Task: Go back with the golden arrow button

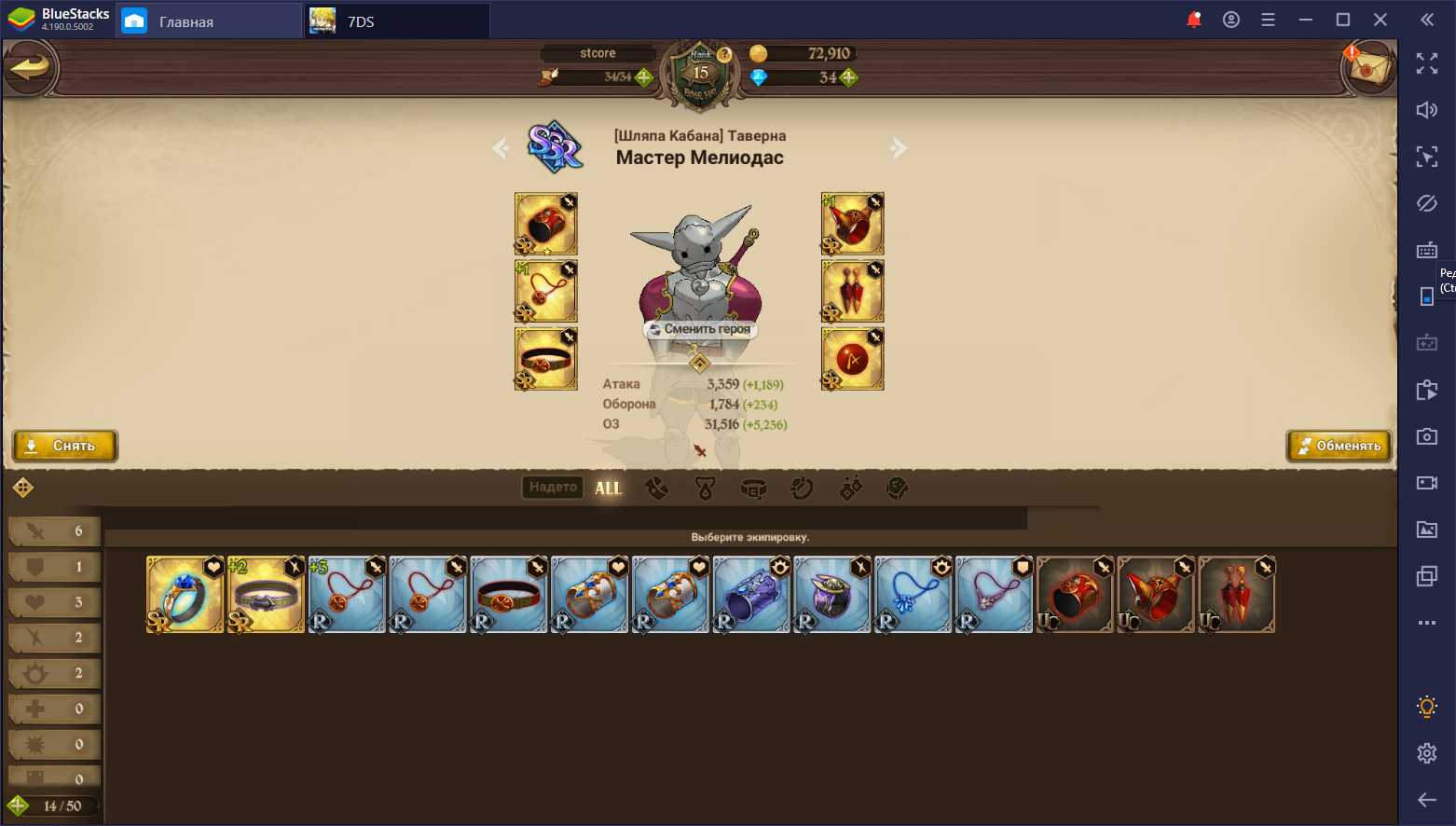Action: pos(31,67)
